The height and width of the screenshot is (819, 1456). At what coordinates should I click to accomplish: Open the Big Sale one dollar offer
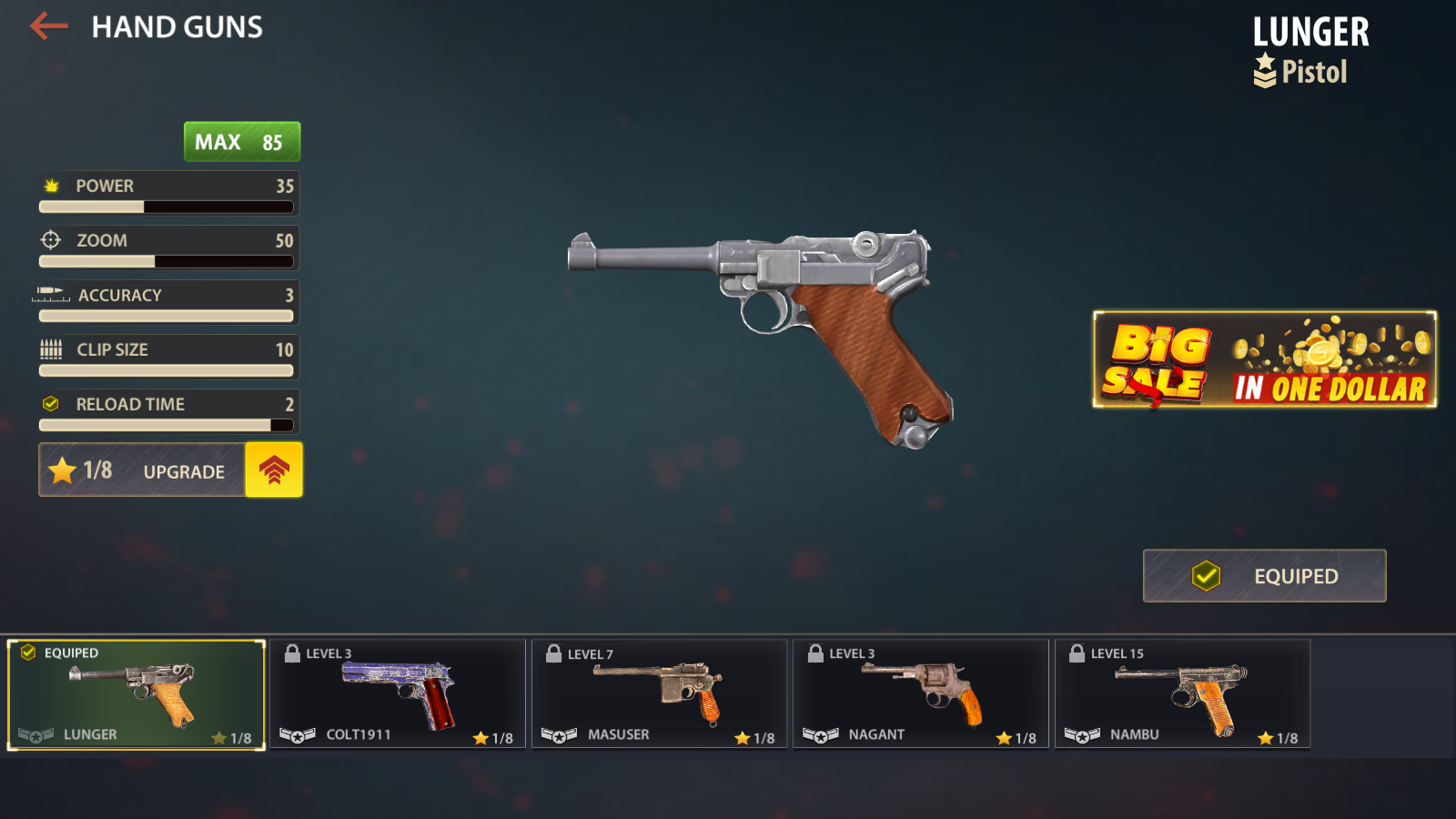1264,359
